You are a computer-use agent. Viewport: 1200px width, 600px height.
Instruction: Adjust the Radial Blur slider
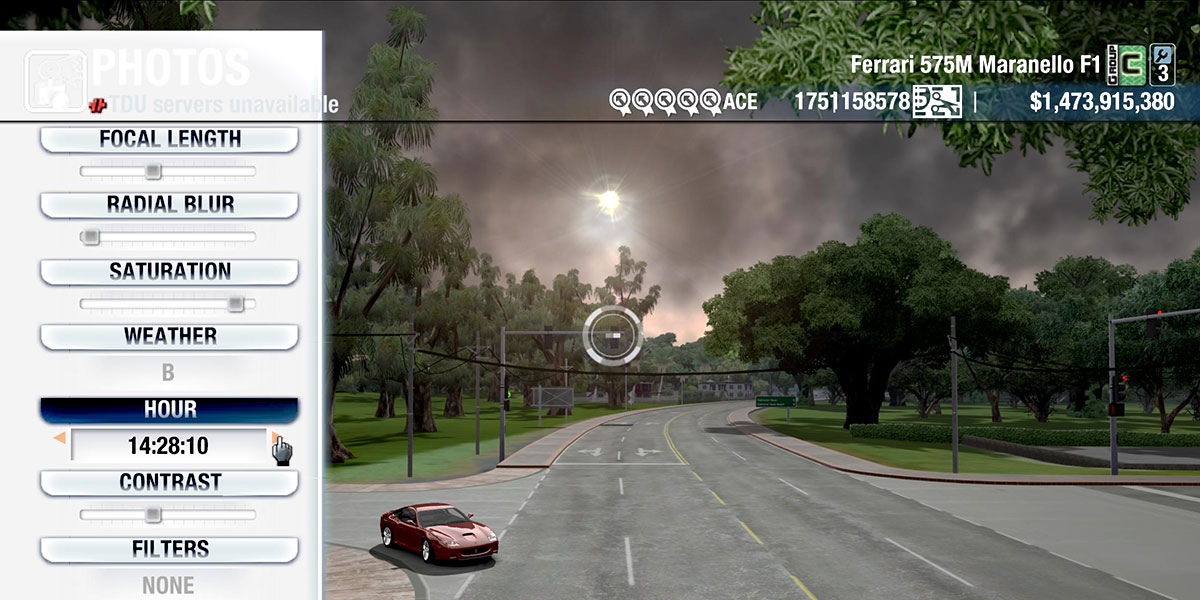coord(168,237)
